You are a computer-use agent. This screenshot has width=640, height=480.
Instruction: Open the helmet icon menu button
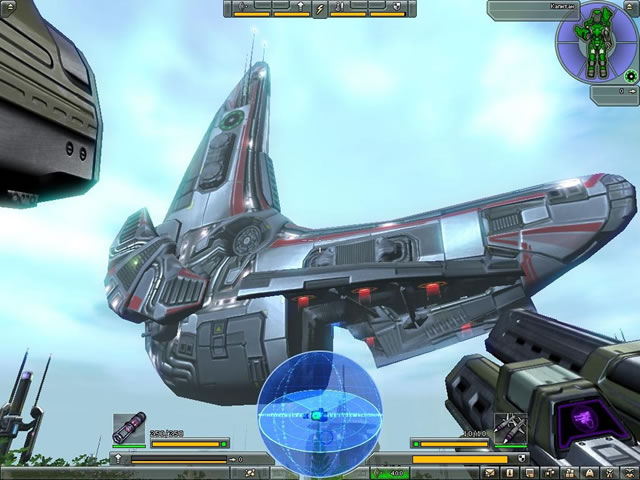click(590, 472)
